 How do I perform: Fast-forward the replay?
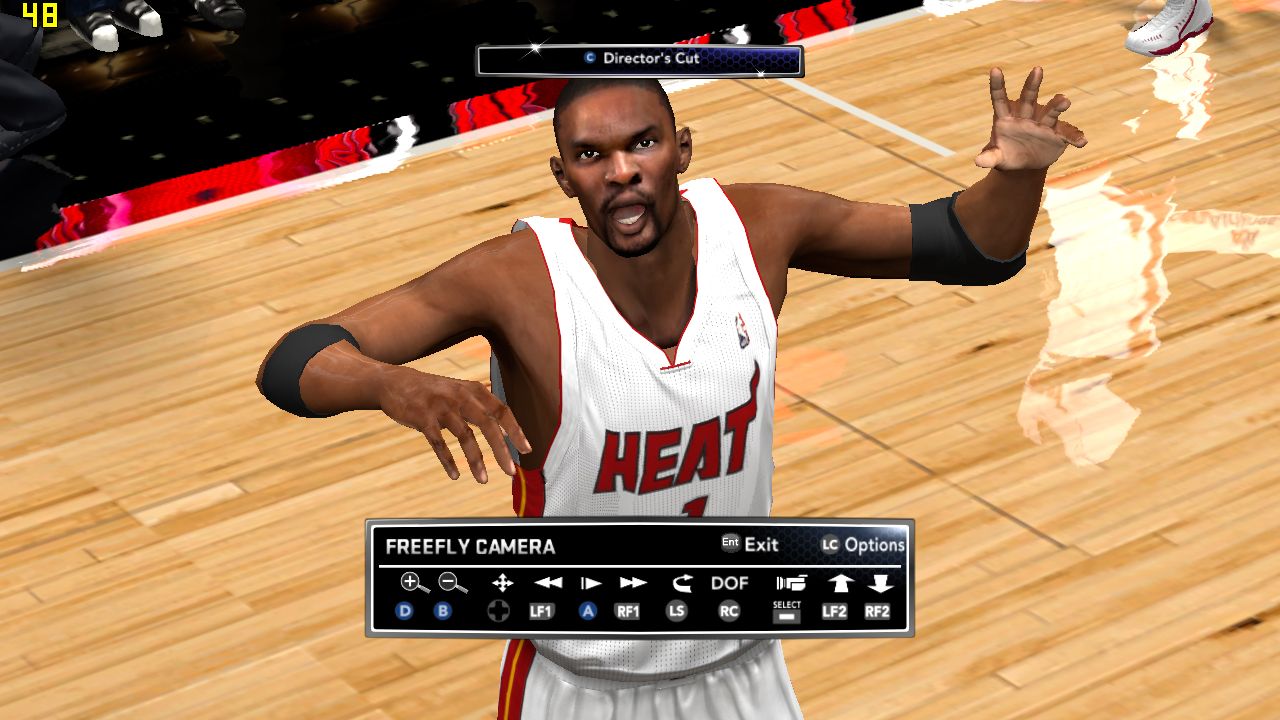633,582
